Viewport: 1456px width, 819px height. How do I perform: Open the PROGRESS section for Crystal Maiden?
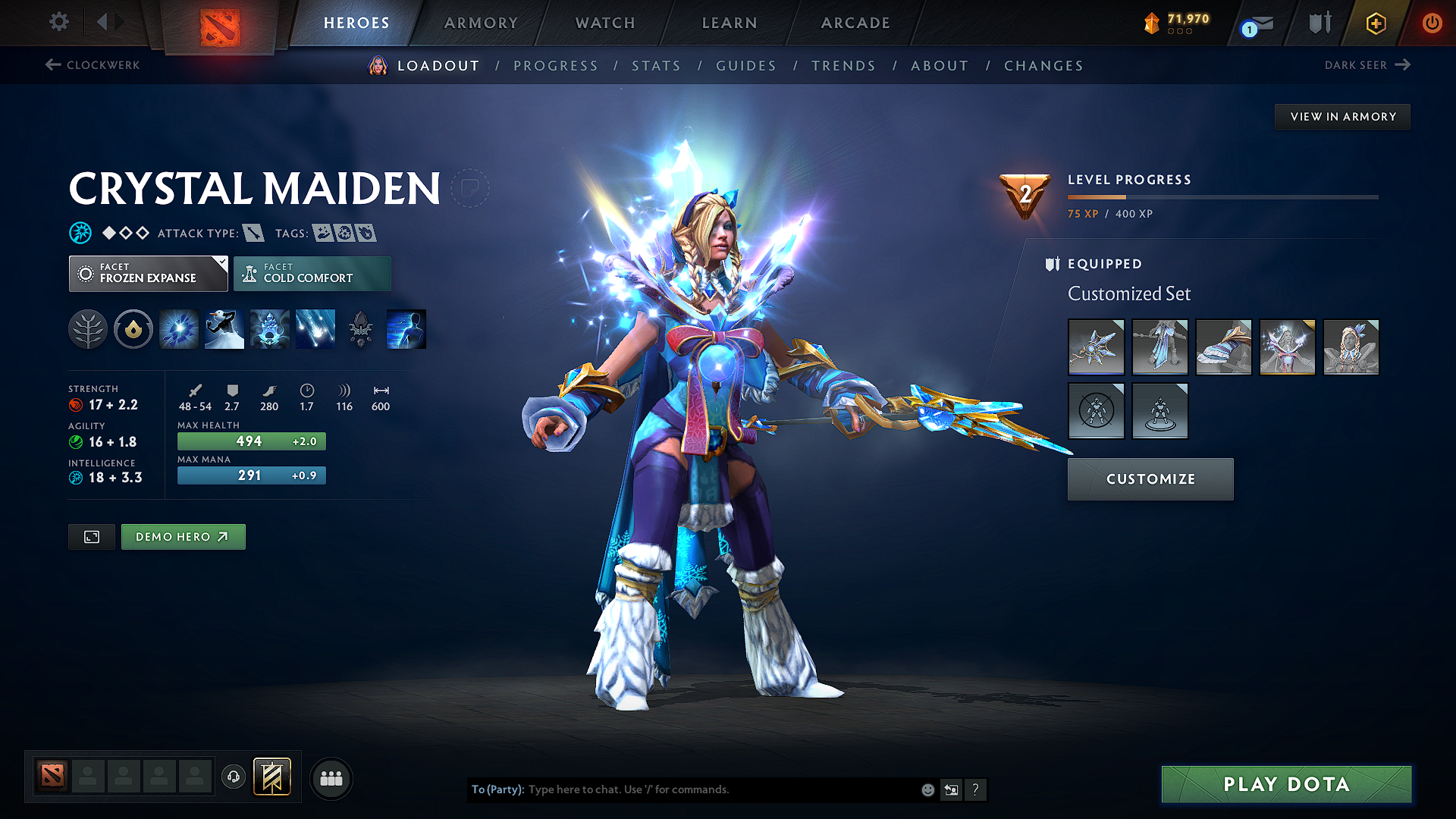tap(556, 65)
